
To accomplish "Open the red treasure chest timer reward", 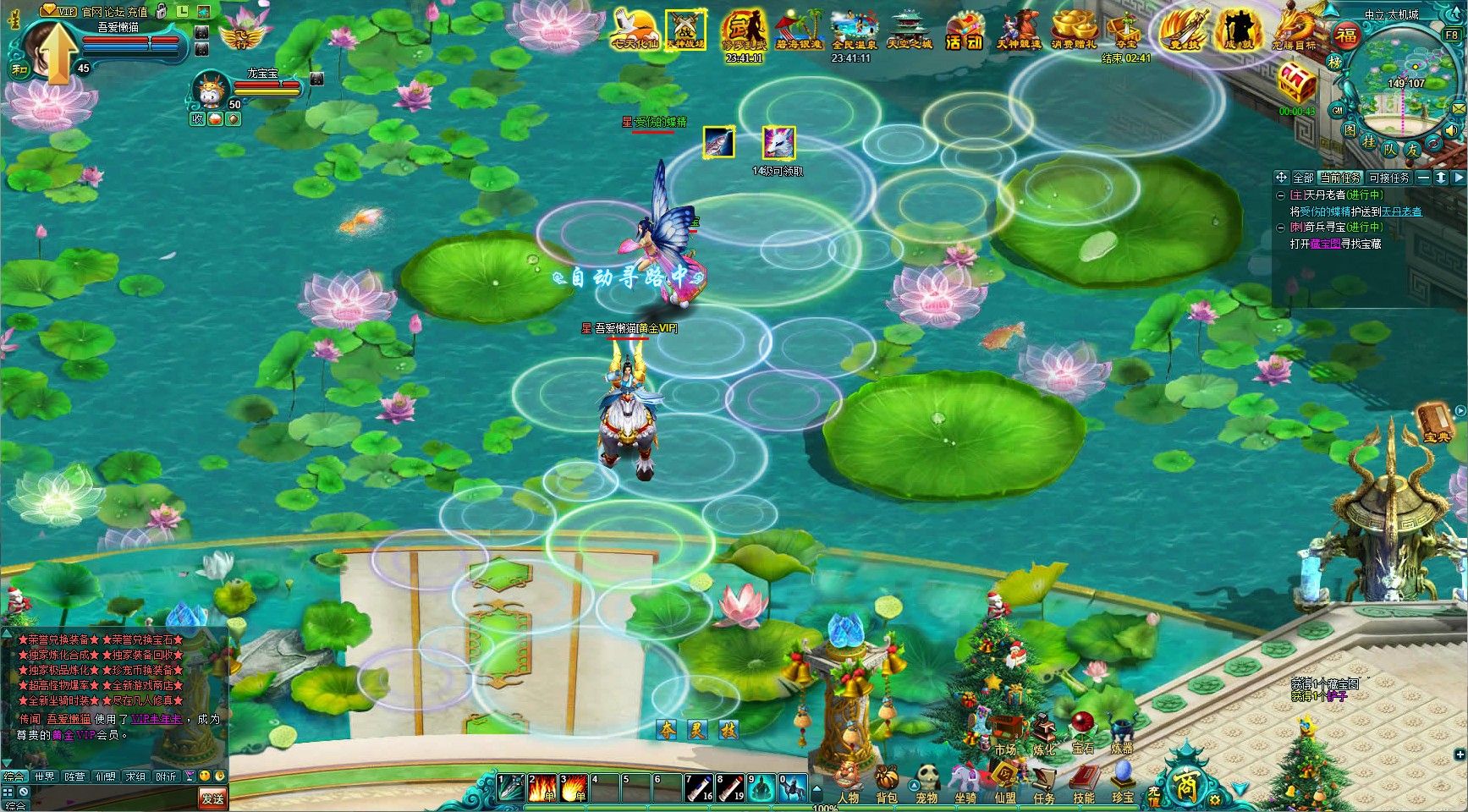I will coord(1296,85).
